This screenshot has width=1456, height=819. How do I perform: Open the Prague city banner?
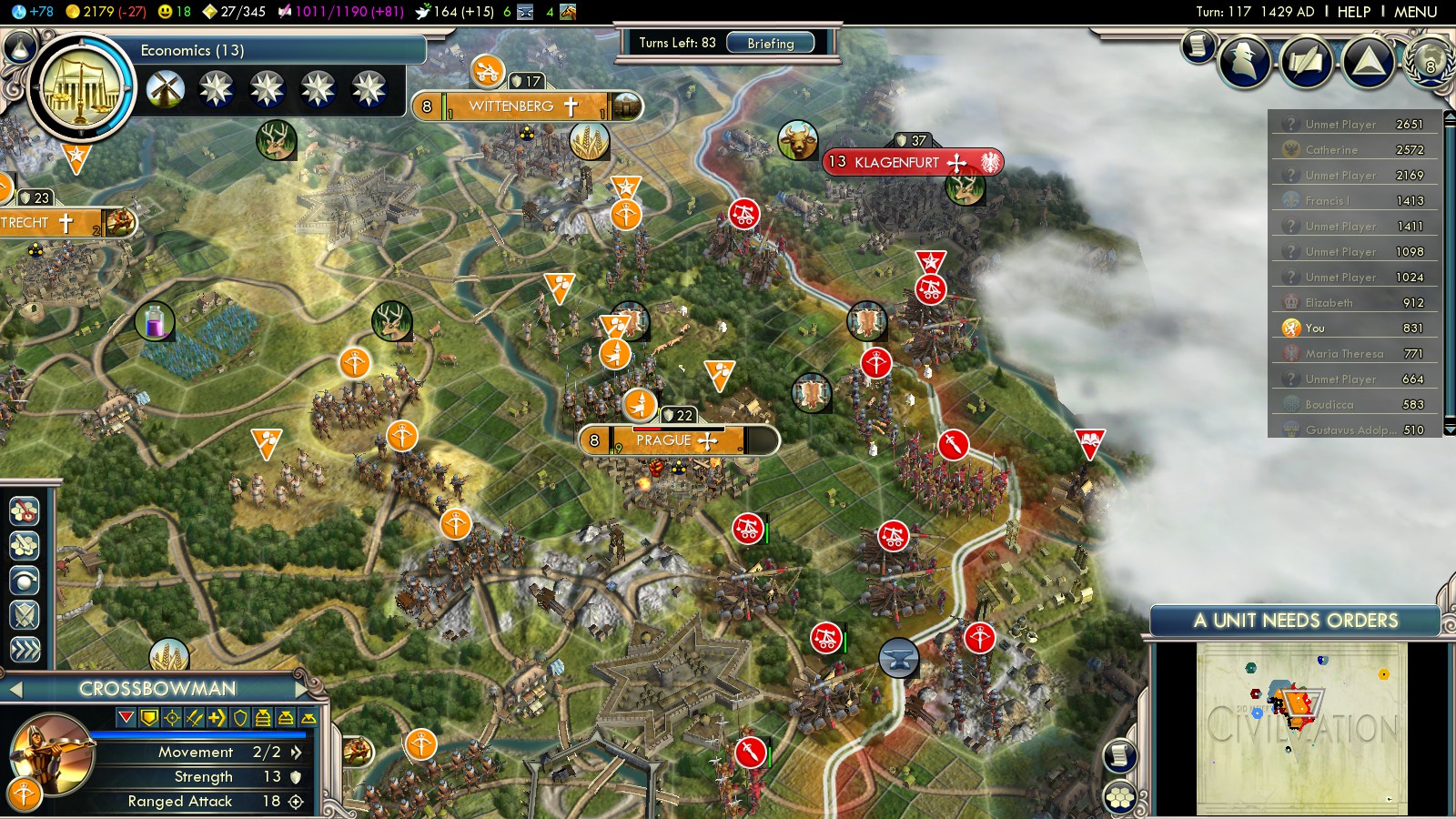click(x=664, y=440)
